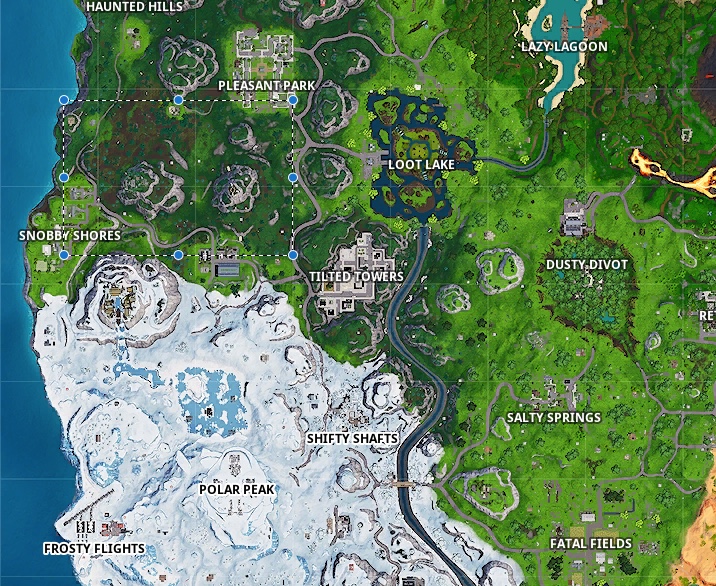Click the Polar Peak location label

click(x=236, y=489)
